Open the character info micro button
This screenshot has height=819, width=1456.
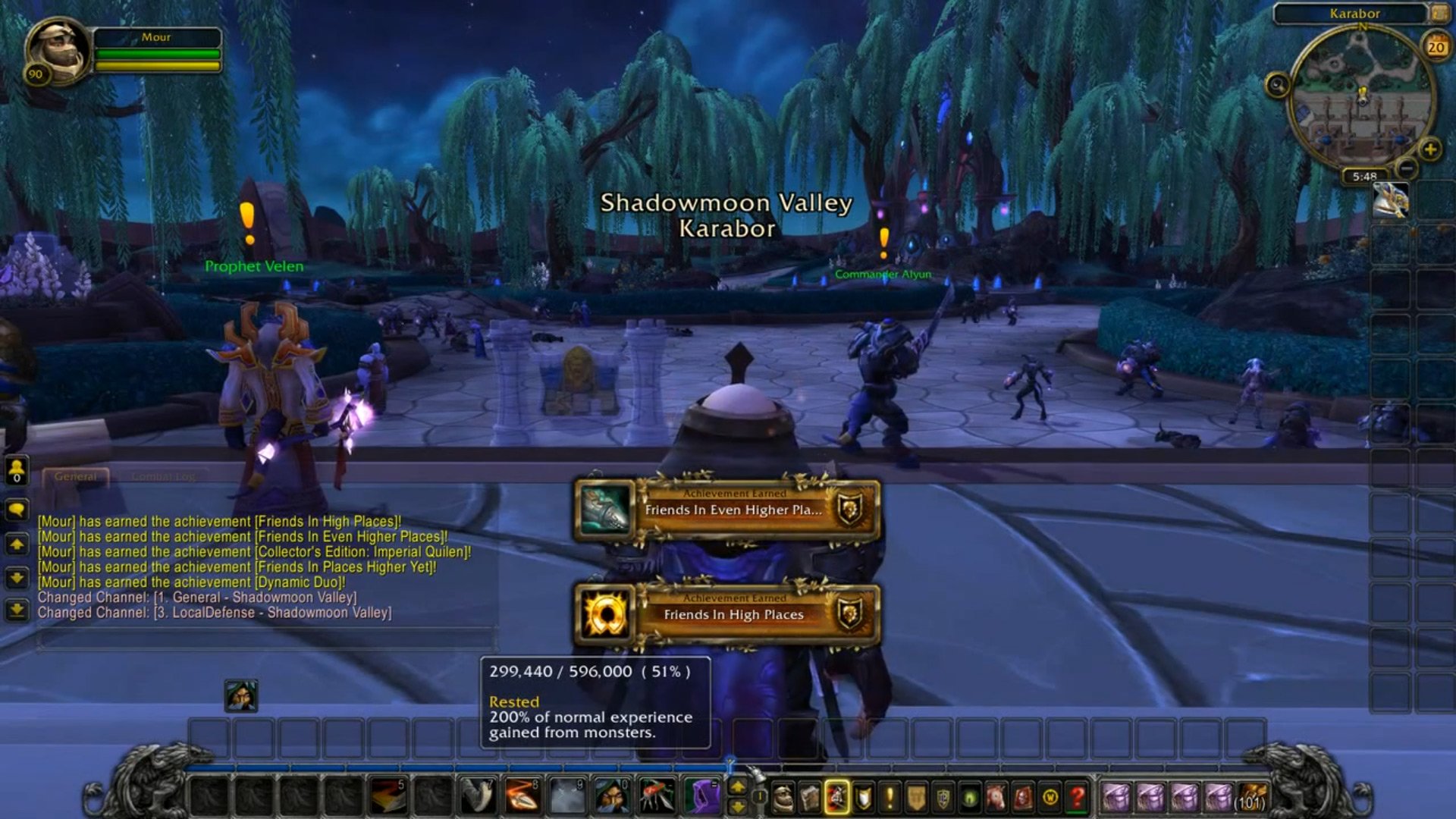tap(783, 797)
